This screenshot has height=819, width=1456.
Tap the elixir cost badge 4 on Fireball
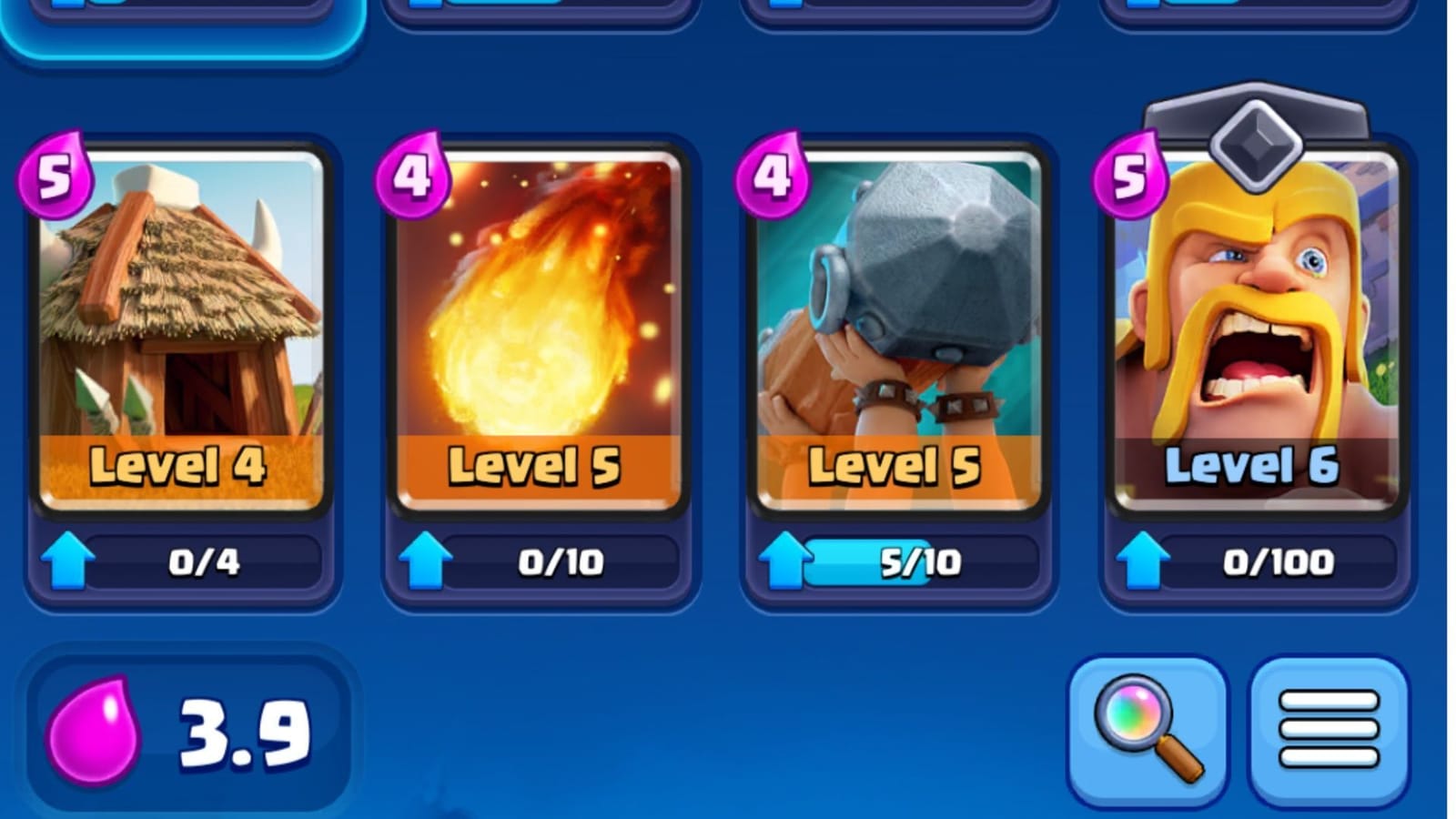point(412,174)
